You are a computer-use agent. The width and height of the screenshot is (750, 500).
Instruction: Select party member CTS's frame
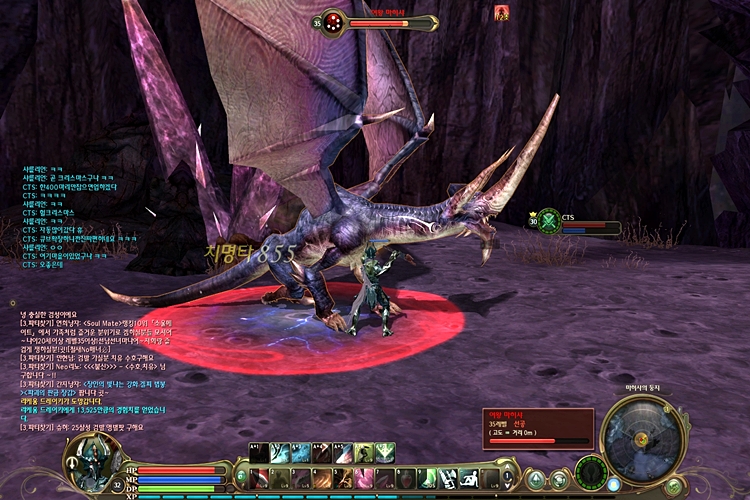[573, 222]
